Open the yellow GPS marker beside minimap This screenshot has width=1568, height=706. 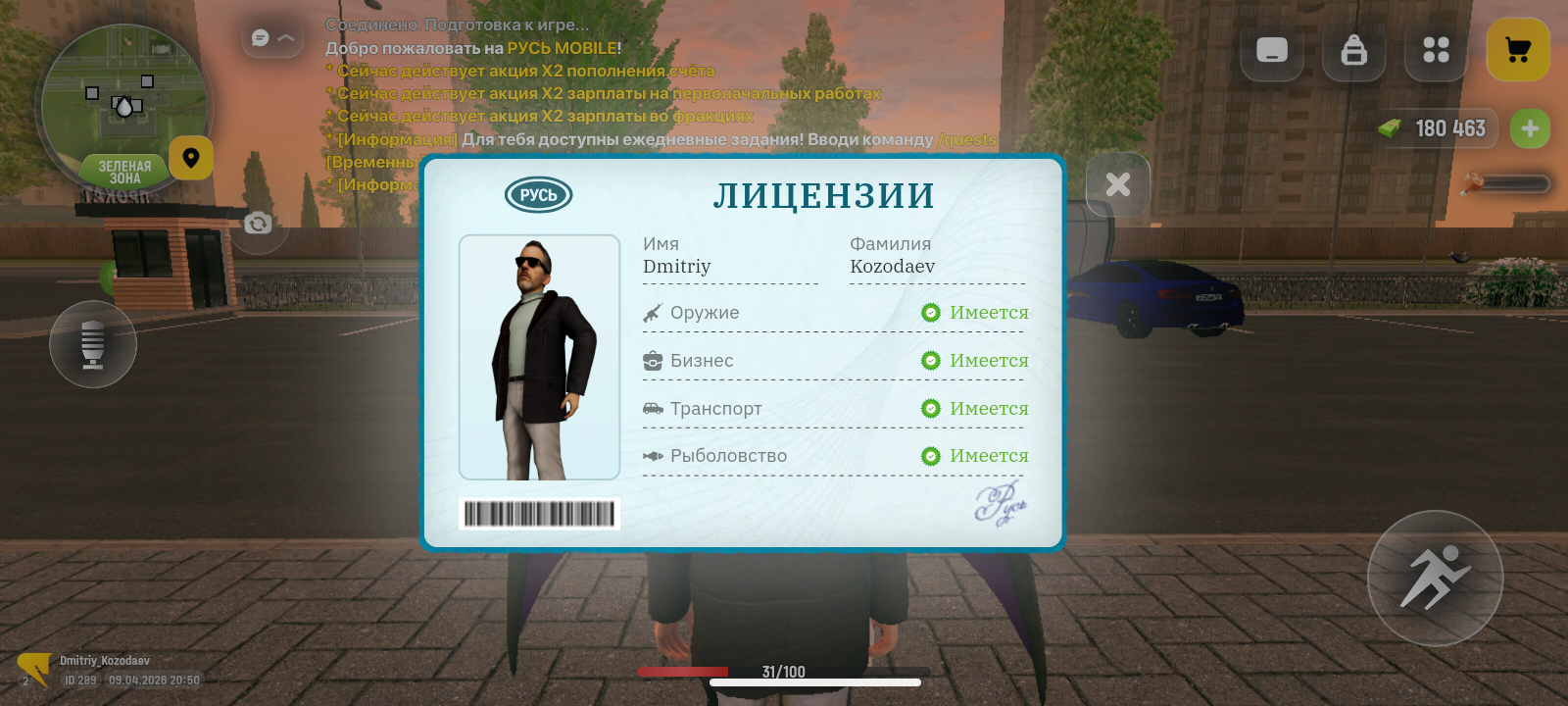[x=192, y=159]
